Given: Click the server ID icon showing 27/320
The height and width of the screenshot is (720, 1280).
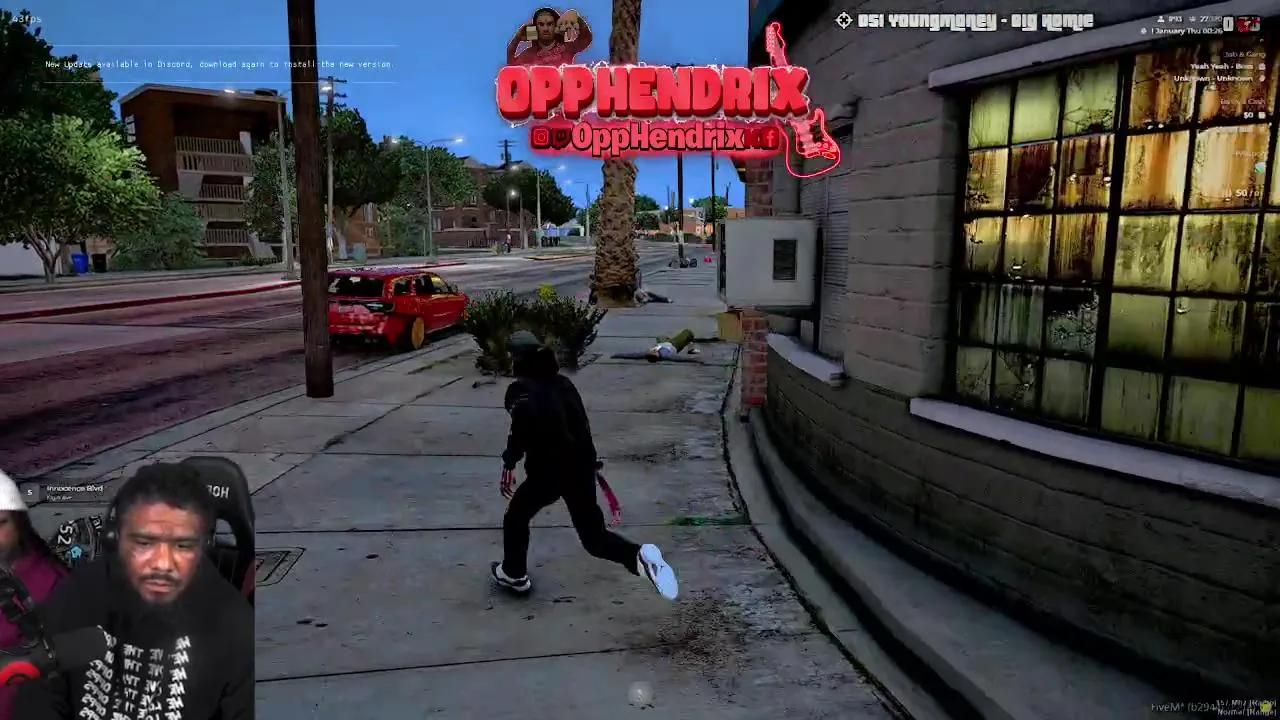Looking at the screenshot, I should pos(1191,18).
